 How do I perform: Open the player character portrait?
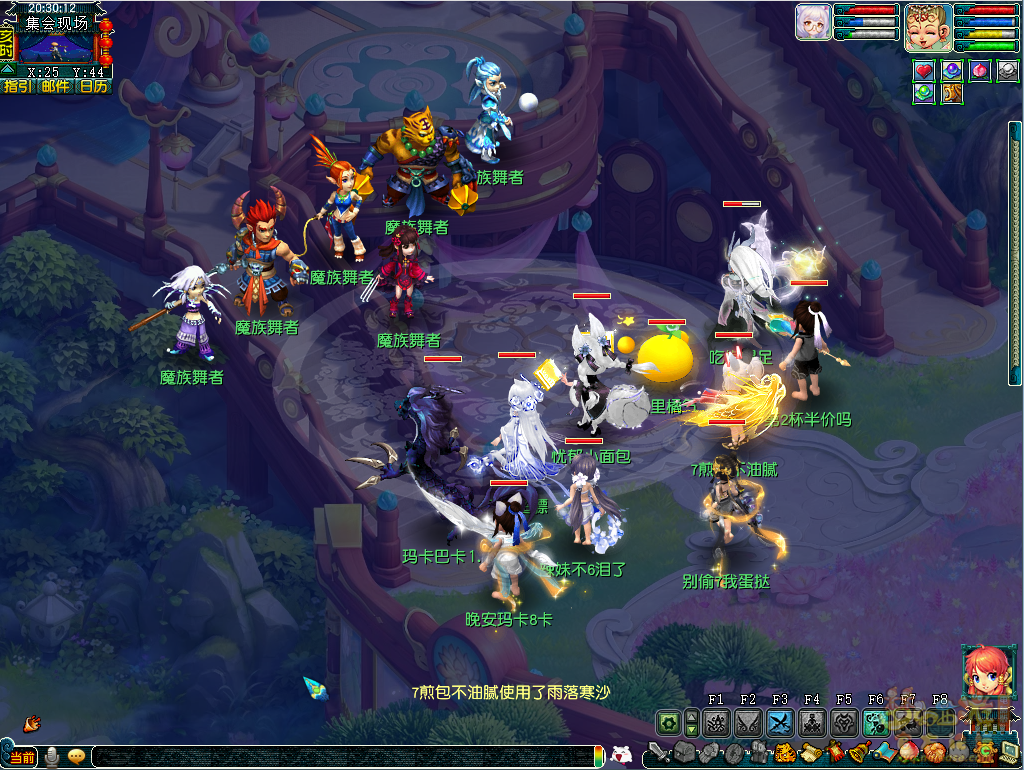[927, 28]
